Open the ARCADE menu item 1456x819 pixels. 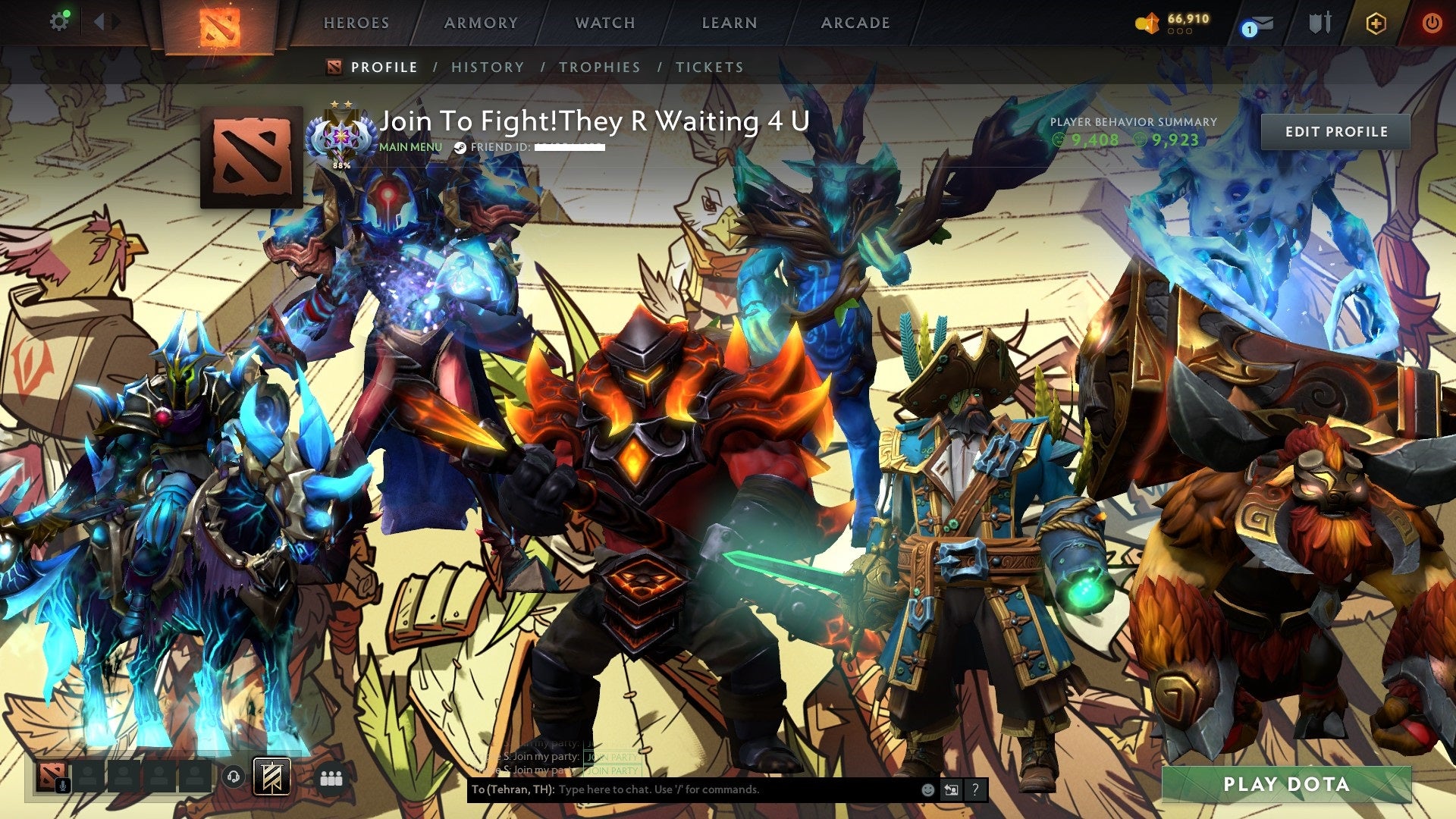pyautogui.click(x=855, y=23)
